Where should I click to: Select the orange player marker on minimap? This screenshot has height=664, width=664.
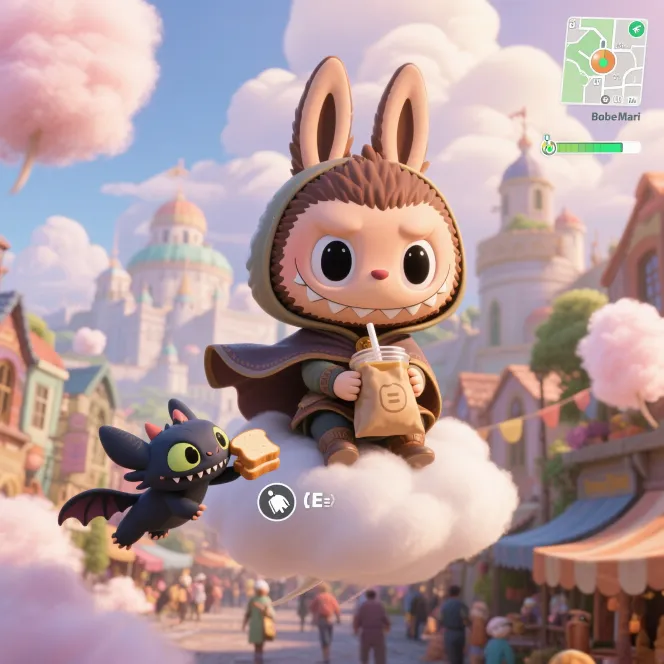click(x=602, y=61)
